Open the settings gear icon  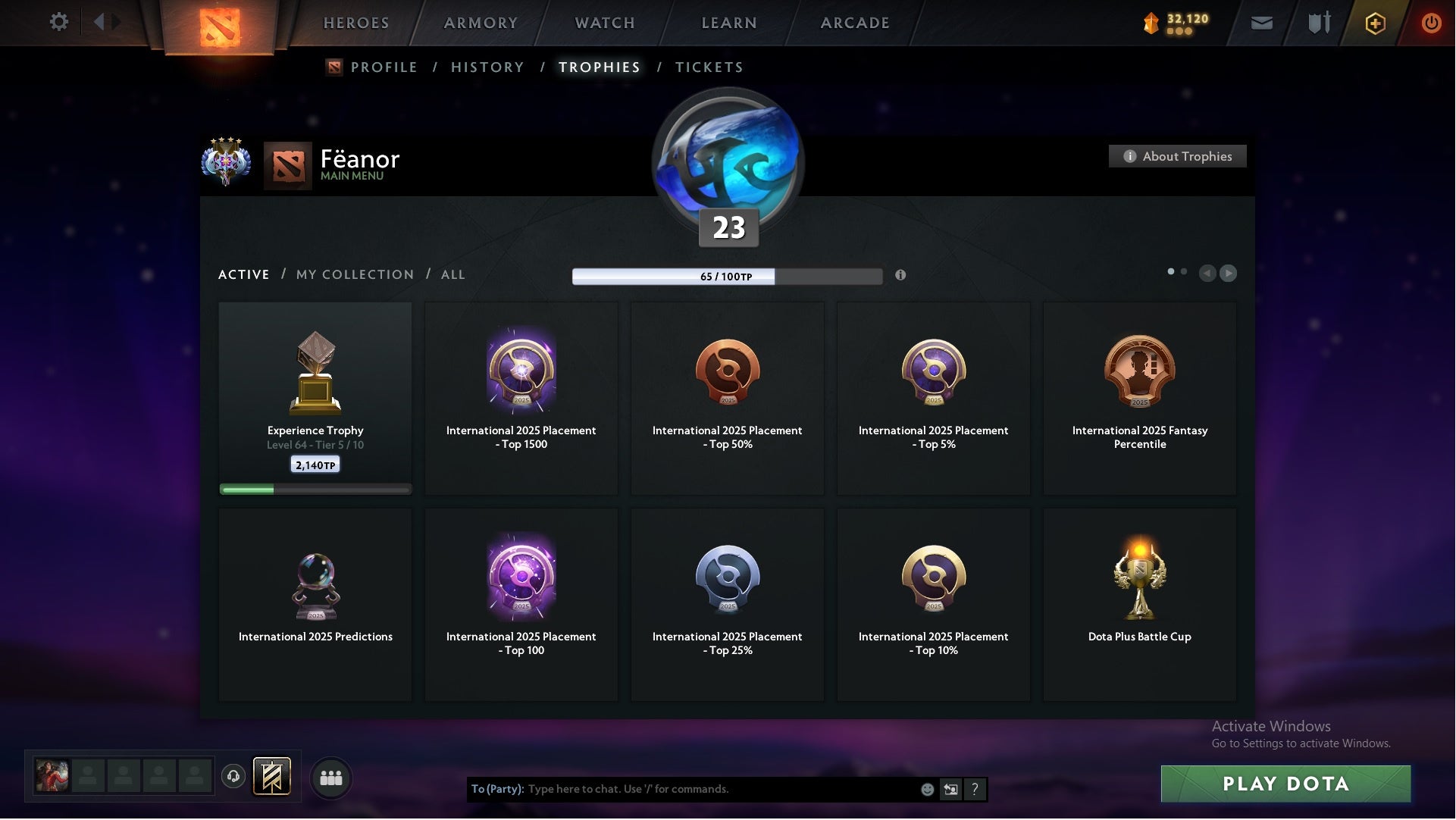pos(59,22)
